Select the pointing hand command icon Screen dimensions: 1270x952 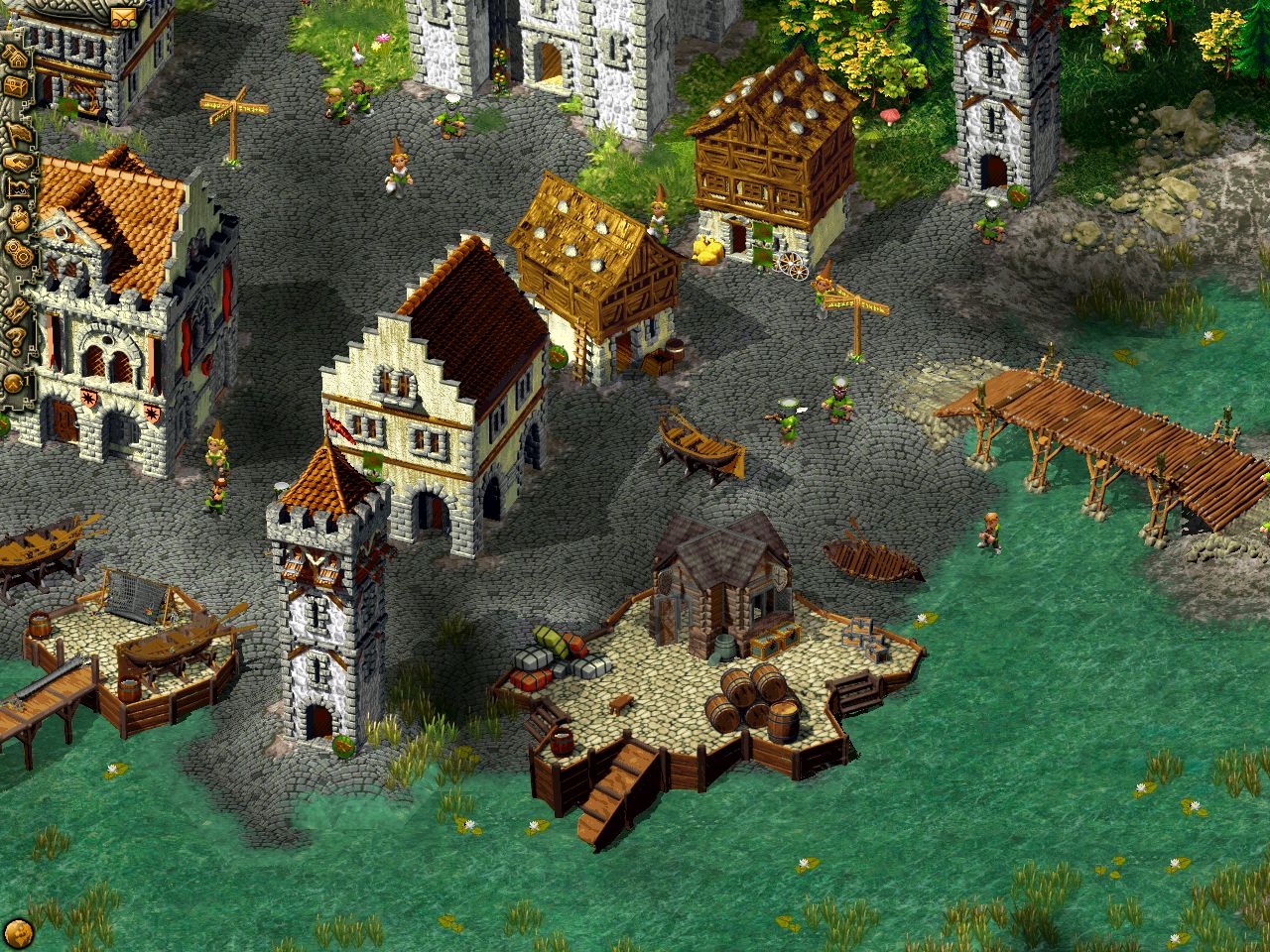pyautogui.click(x=20, y=133)
